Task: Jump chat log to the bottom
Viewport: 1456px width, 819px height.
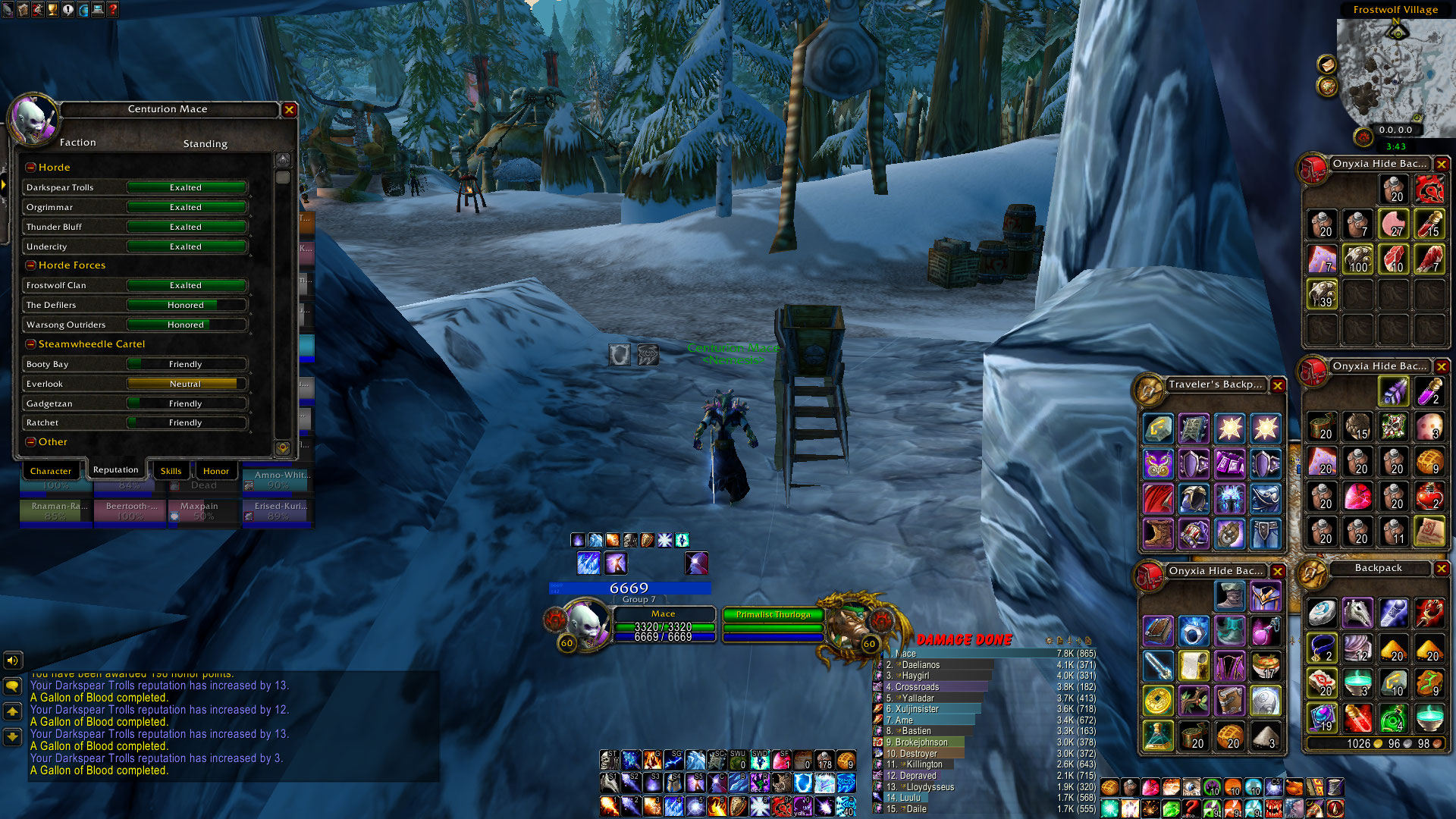Action: click(13, 736)
